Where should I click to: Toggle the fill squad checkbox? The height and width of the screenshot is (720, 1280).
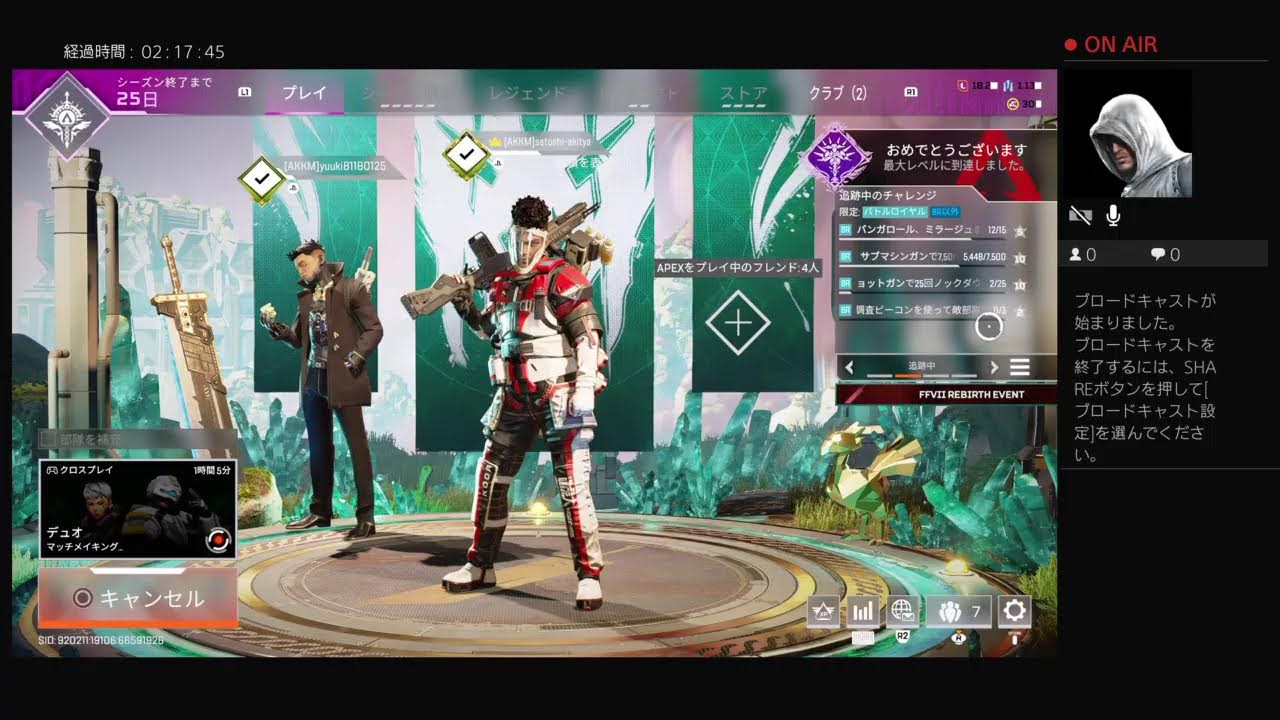click(x=47, y=439)
